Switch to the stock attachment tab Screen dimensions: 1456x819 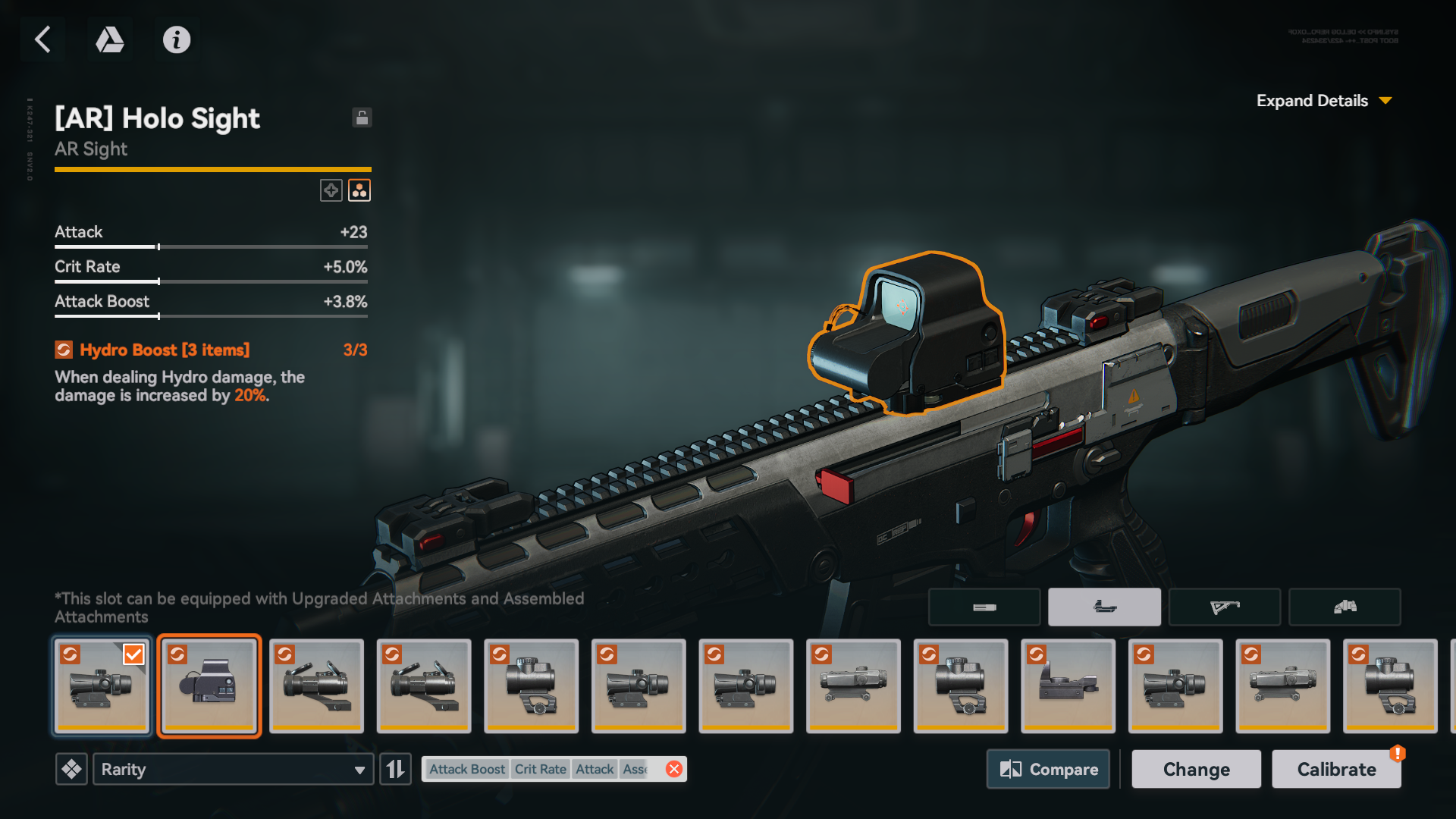coord(1224,607)
